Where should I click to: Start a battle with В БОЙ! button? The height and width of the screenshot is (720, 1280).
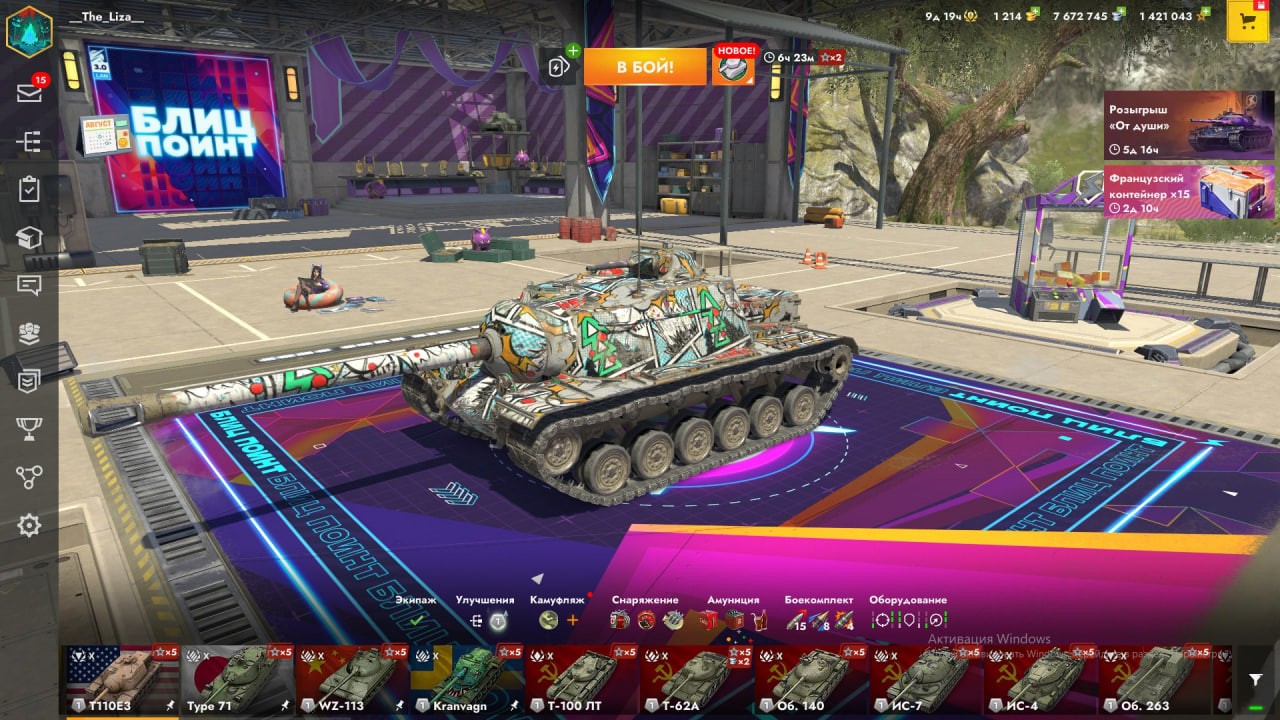(x=645, y=67)
